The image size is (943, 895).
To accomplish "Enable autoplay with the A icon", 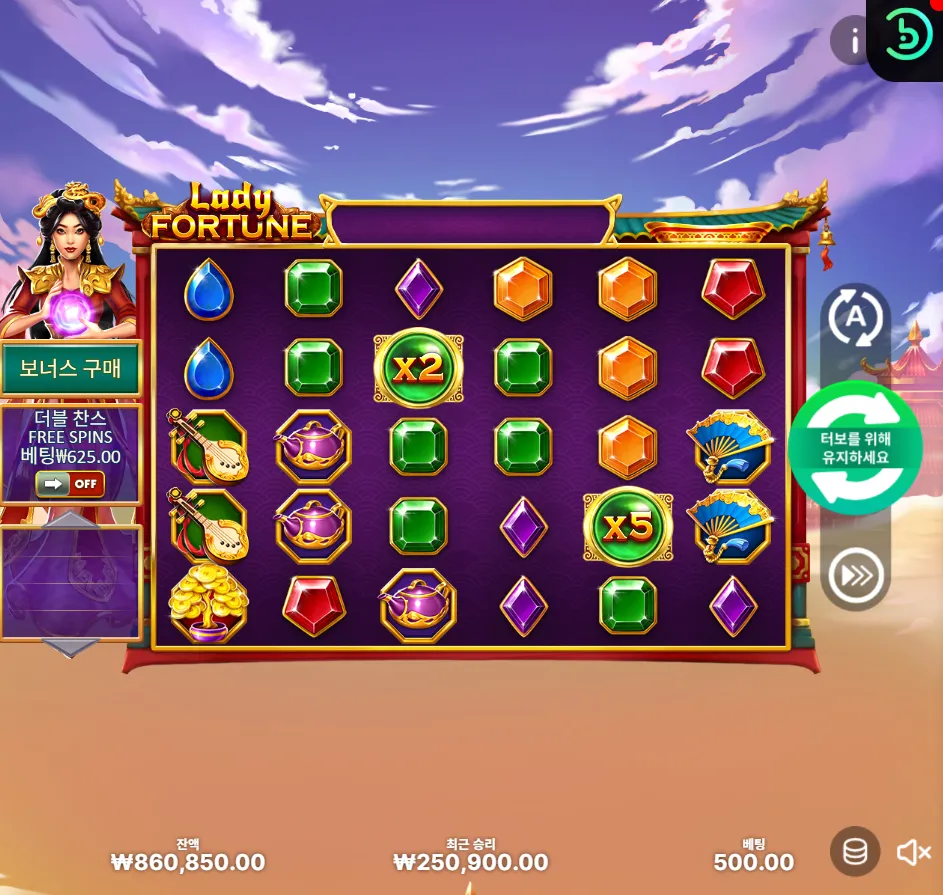I will 855,319.
